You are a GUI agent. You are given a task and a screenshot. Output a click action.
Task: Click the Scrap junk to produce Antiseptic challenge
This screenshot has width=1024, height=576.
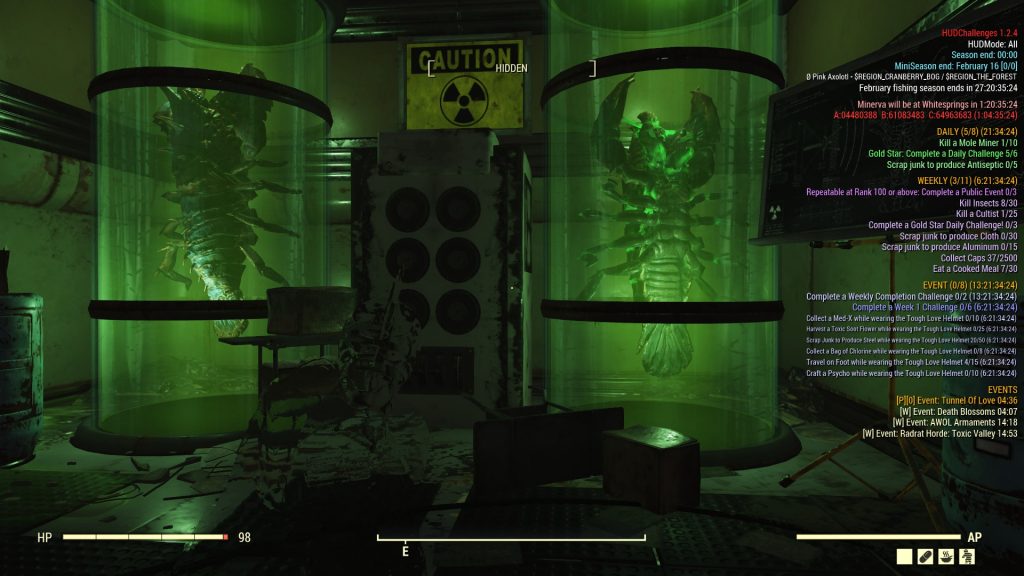[951, 164]
